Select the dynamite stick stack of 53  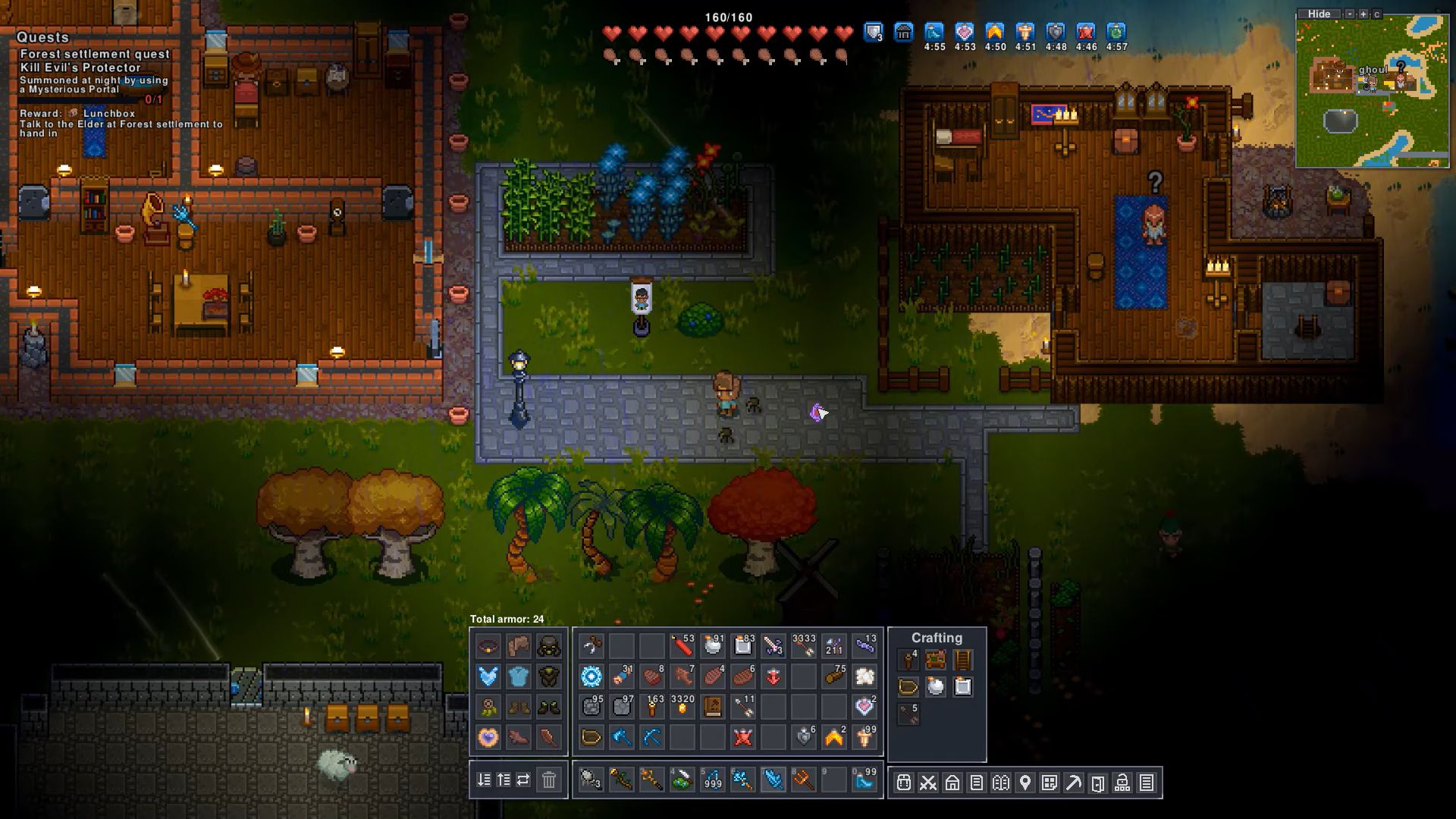point(682,646)
